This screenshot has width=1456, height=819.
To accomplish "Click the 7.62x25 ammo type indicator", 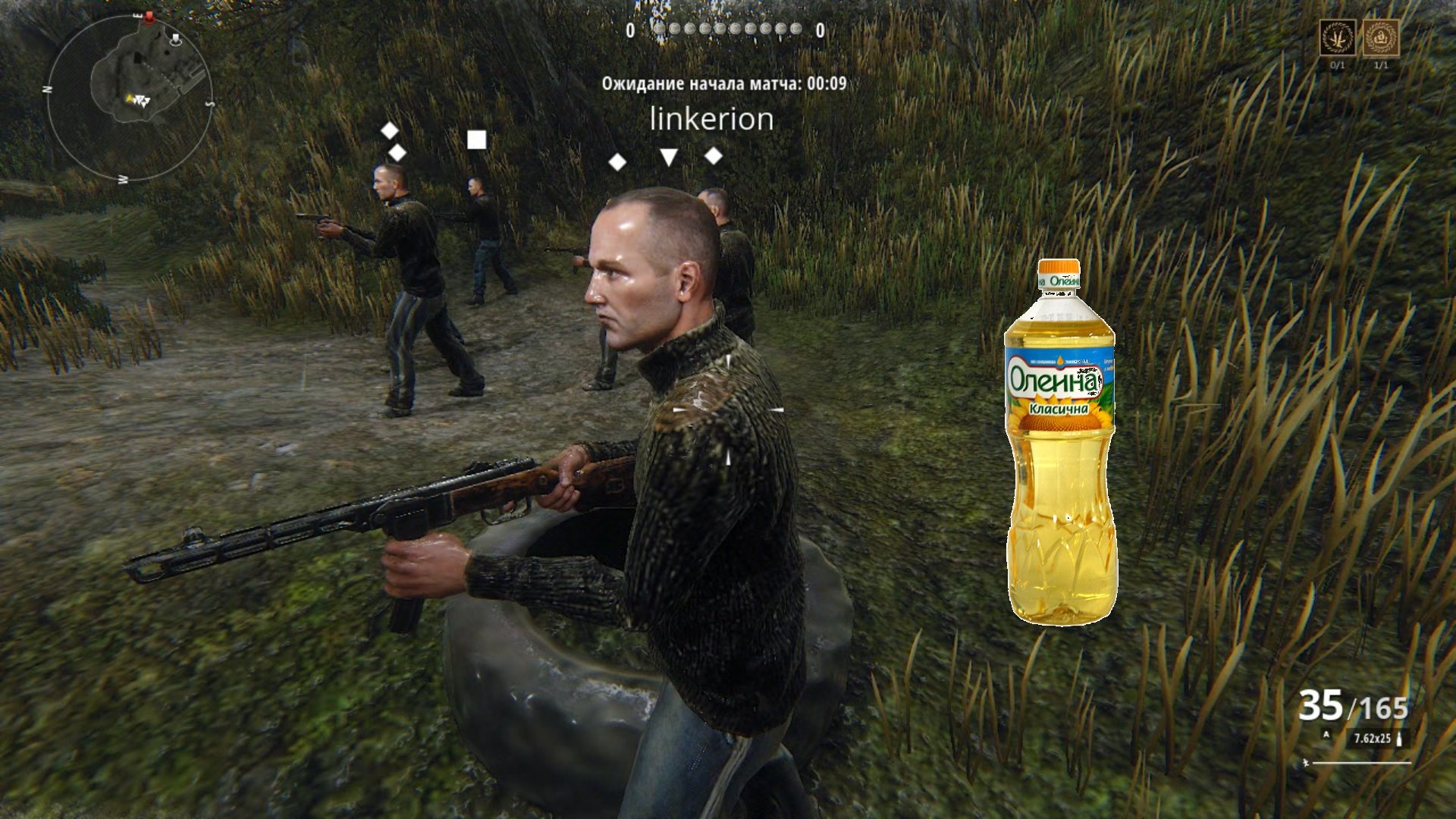I will click(1373, 738).
